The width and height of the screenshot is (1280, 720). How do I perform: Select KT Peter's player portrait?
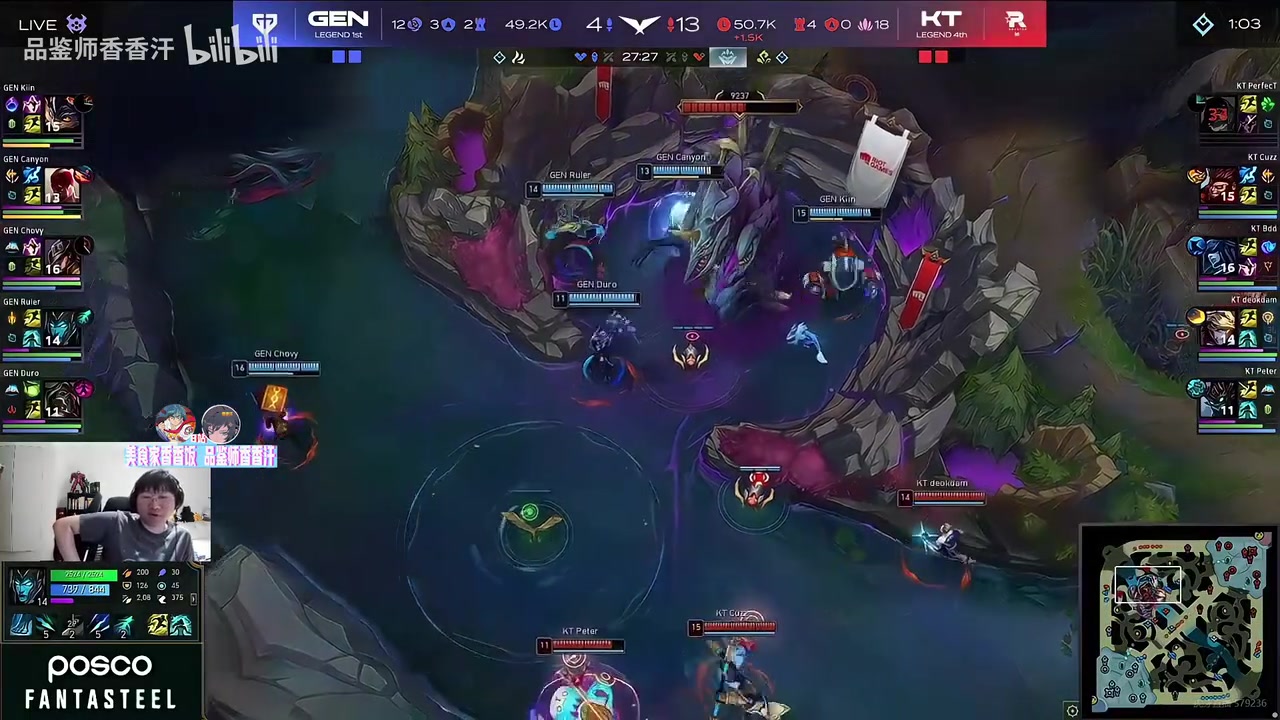(1218, 399)
